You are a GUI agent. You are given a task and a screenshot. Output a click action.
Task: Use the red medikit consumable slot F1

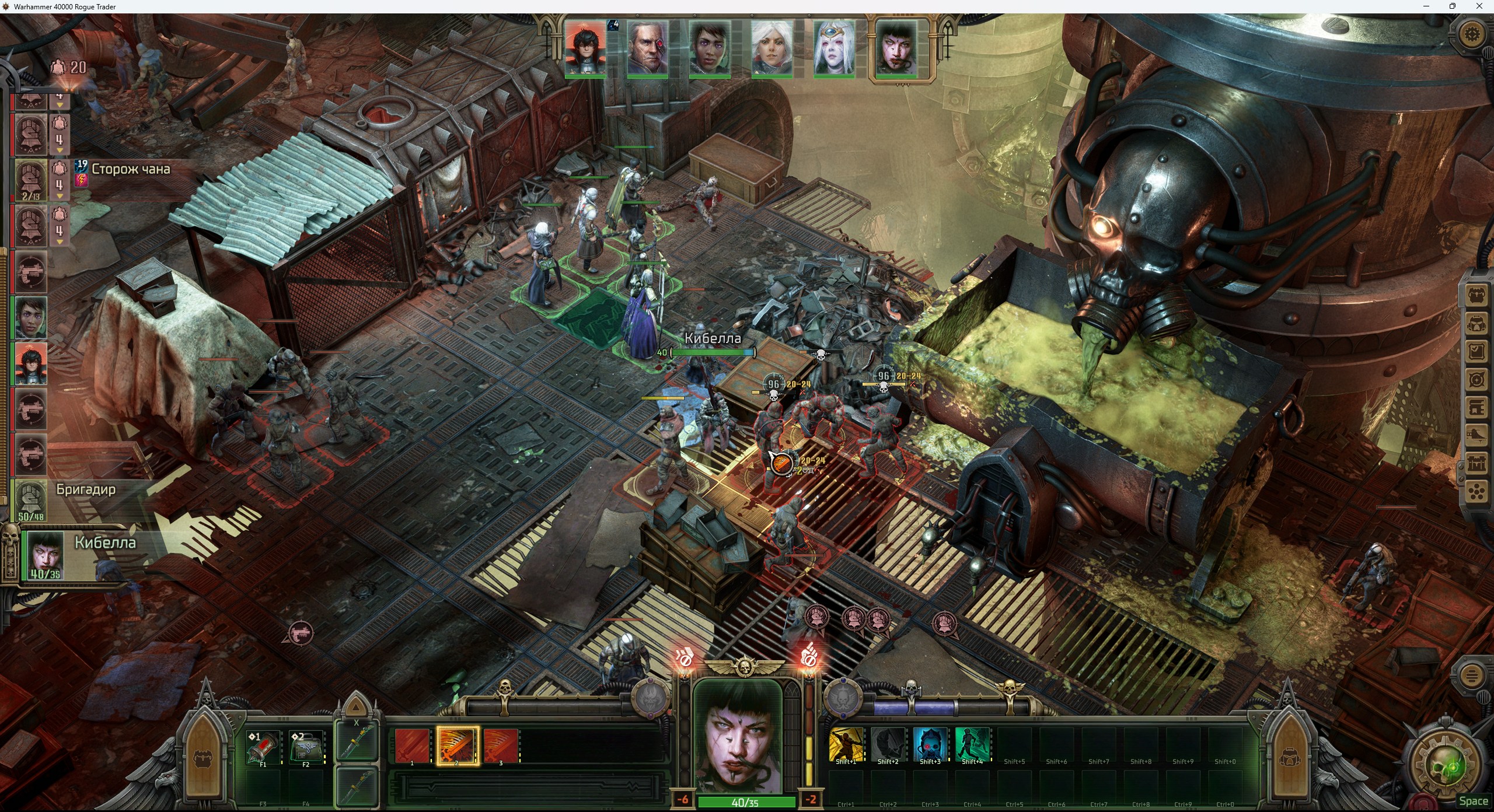tap(263, 747)
